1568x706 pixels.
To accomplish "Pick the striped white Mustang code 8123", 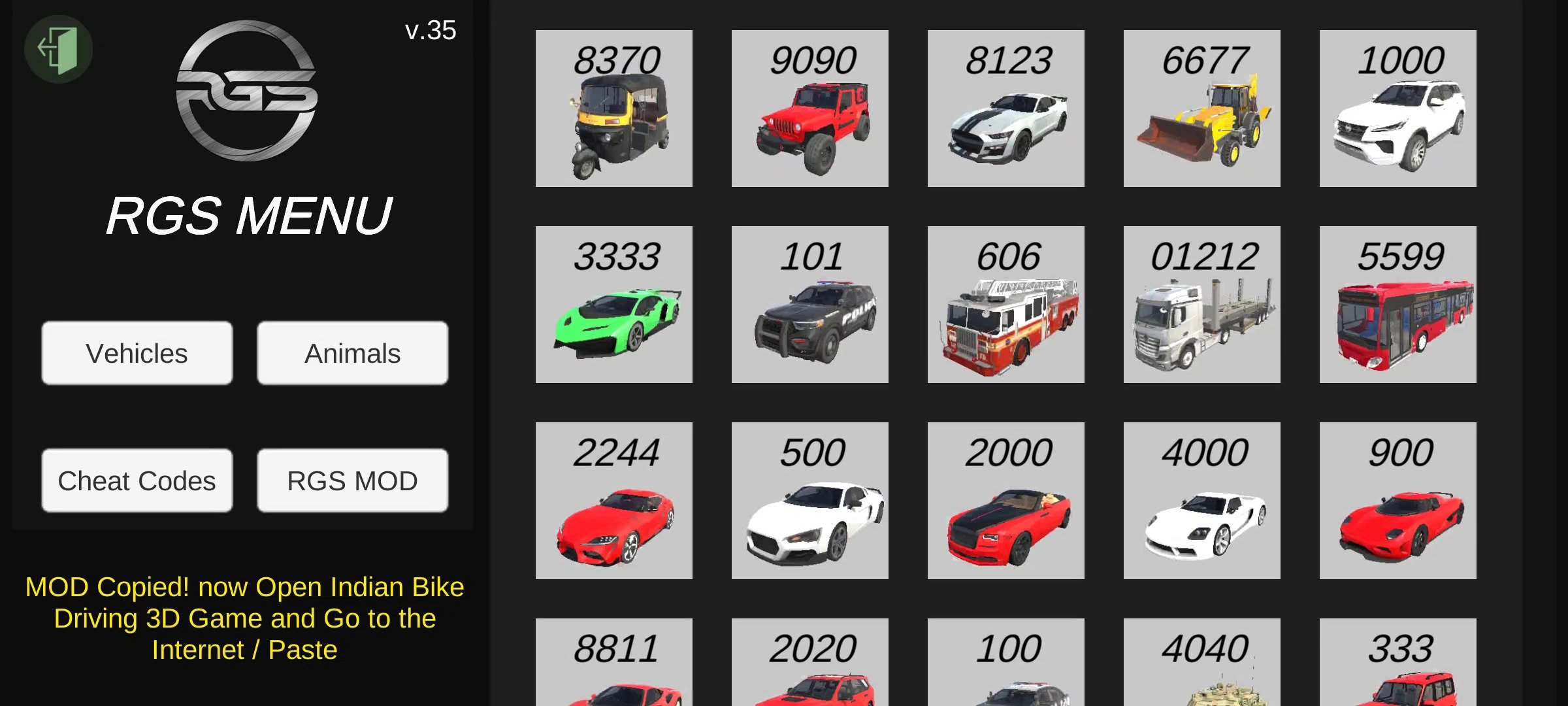I will (x=1005, y=109).
